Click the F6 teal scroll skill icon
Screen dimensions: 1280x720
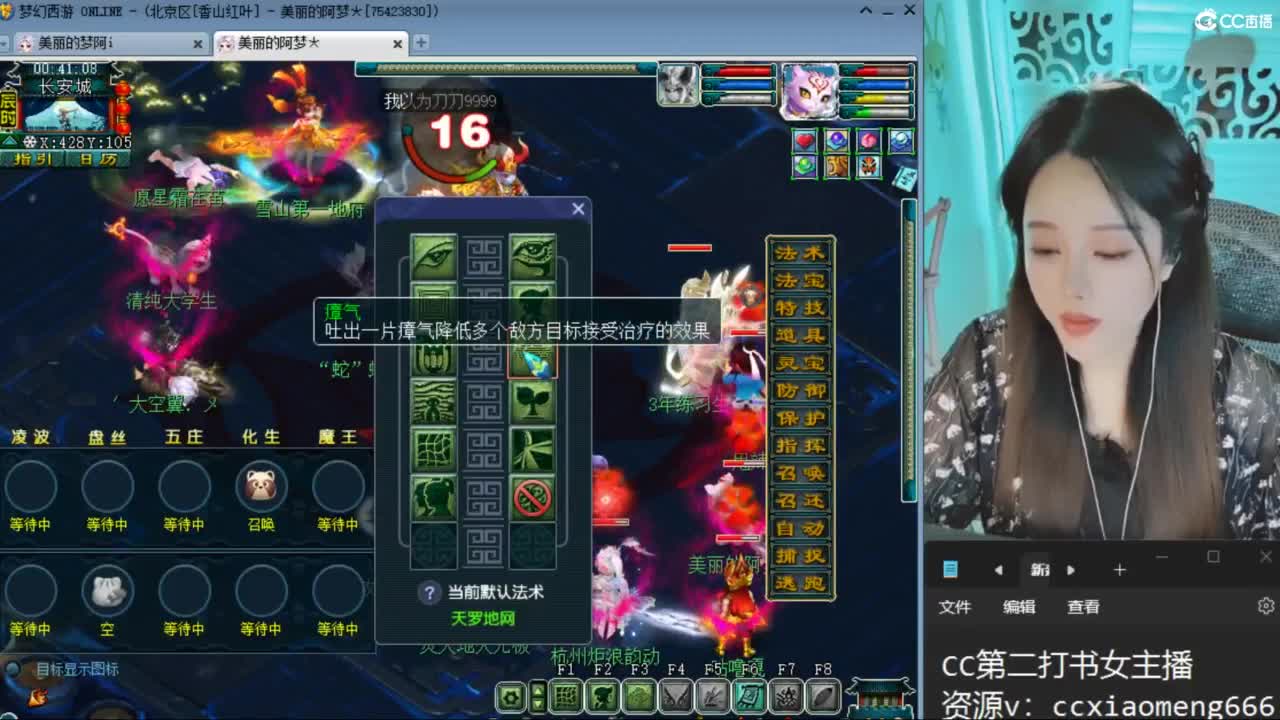click(751, 696)
